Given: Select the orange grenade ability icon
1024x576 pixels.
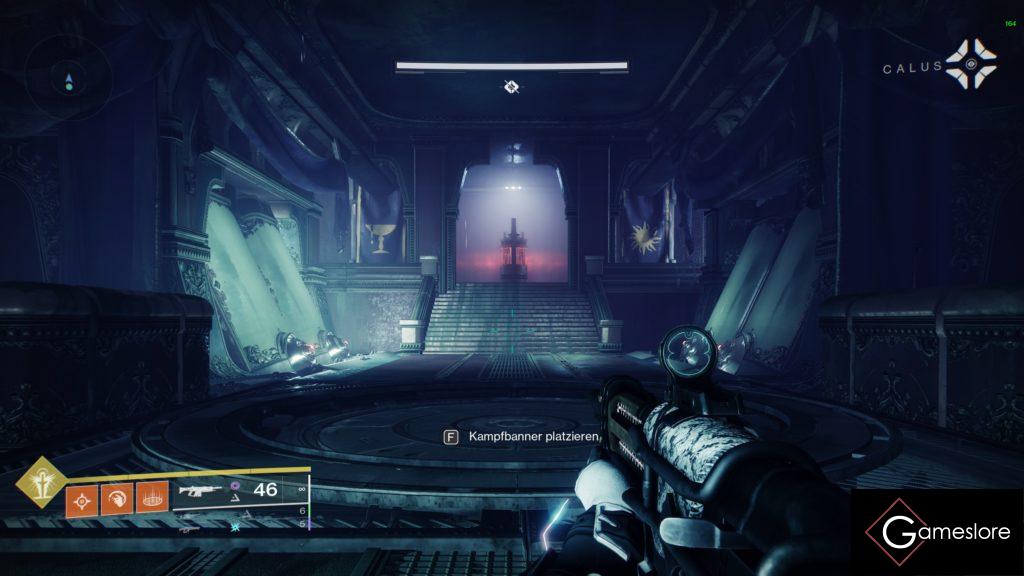Looking at the screenshot, I should [x=81, y=498].
